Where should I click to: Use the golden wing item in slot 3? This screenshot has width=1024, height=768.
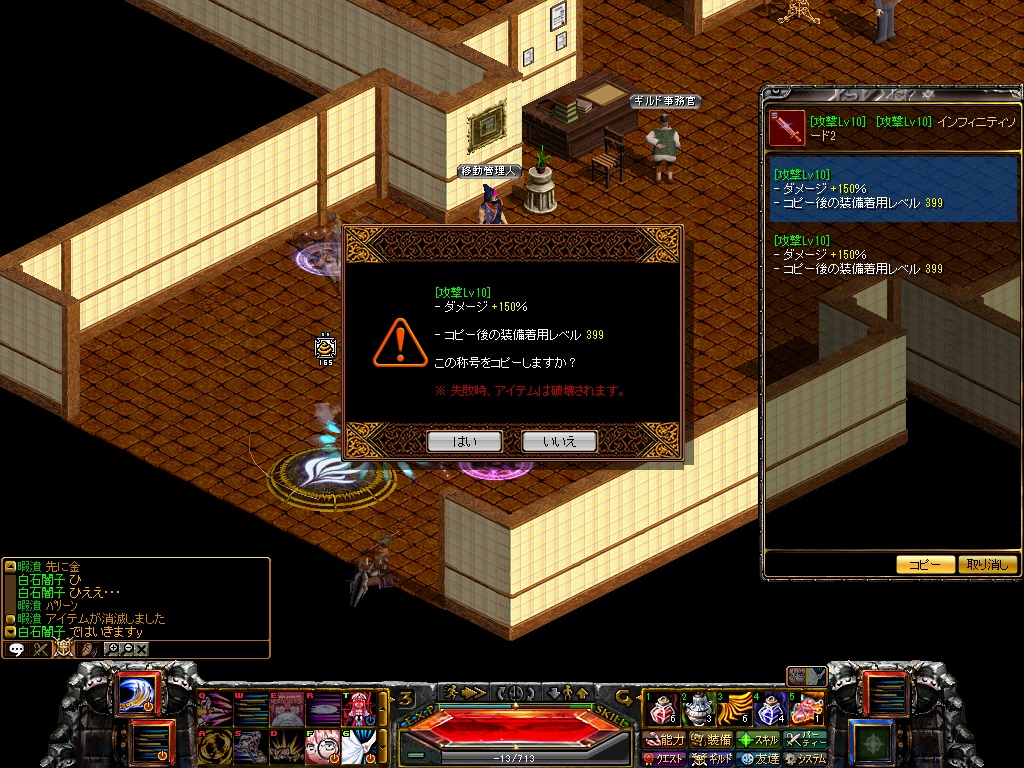[x=733, y=710]
